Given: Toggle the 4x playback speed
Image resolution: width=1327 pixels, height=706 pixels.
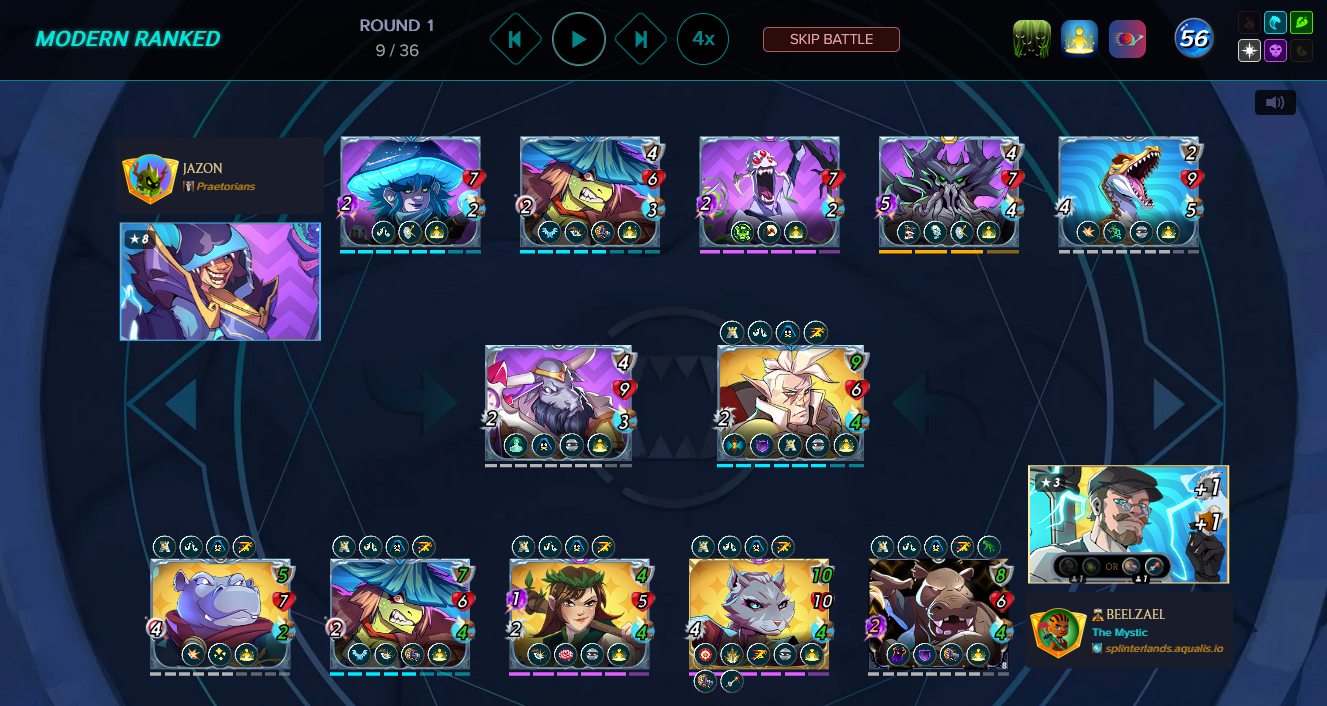Looking at the screenshot, I should coord(703,39).
